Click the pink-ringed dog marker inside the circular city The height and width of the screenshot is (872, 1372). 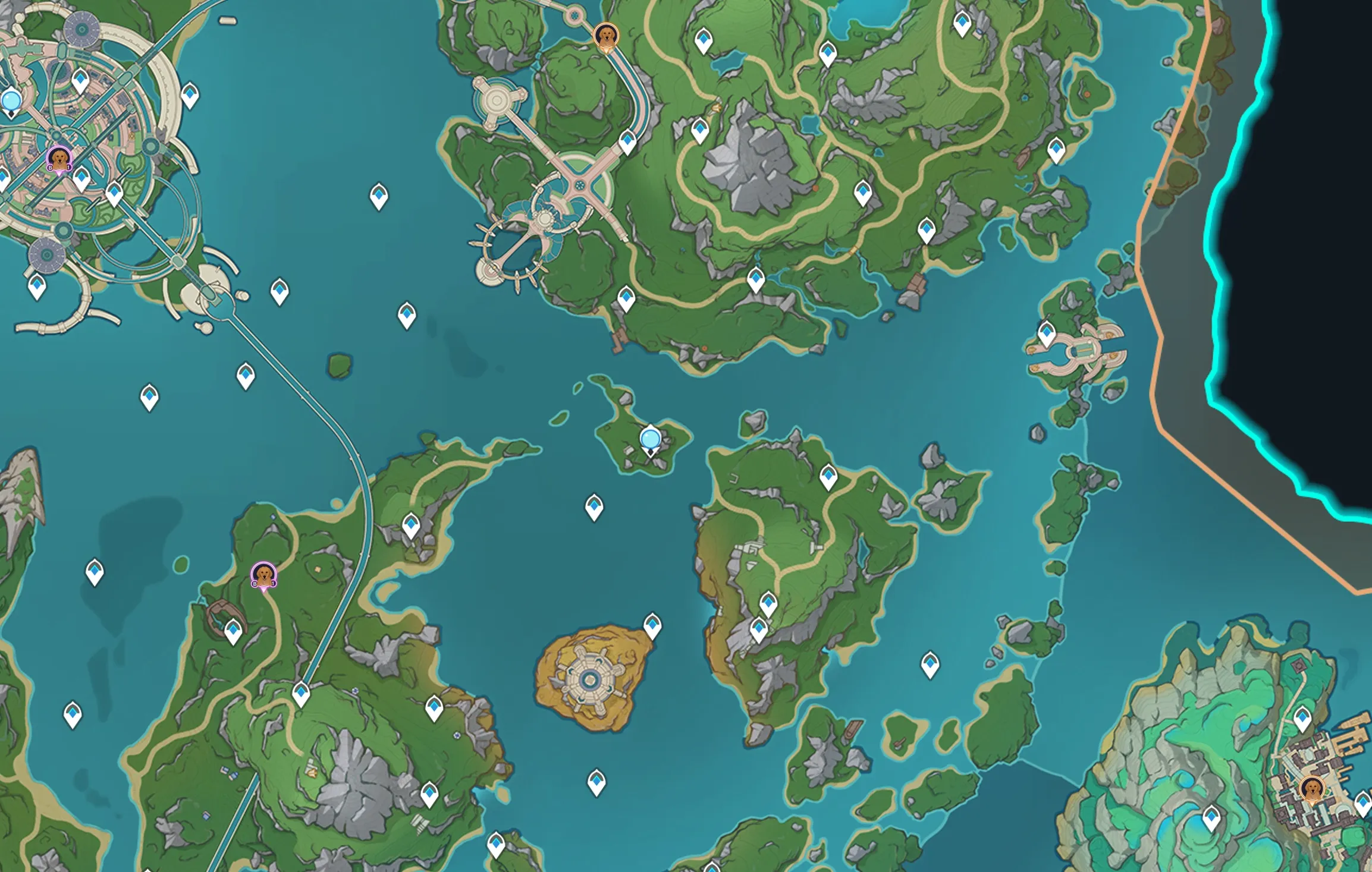click(59, 159)
